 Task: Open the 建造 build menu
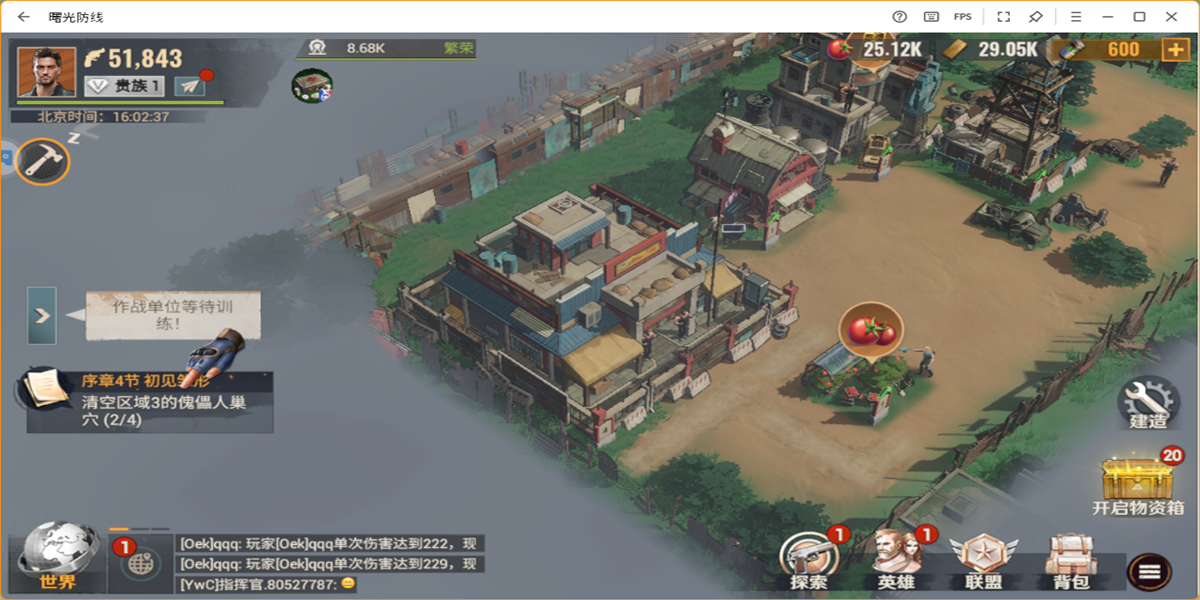pos(1148,402)
